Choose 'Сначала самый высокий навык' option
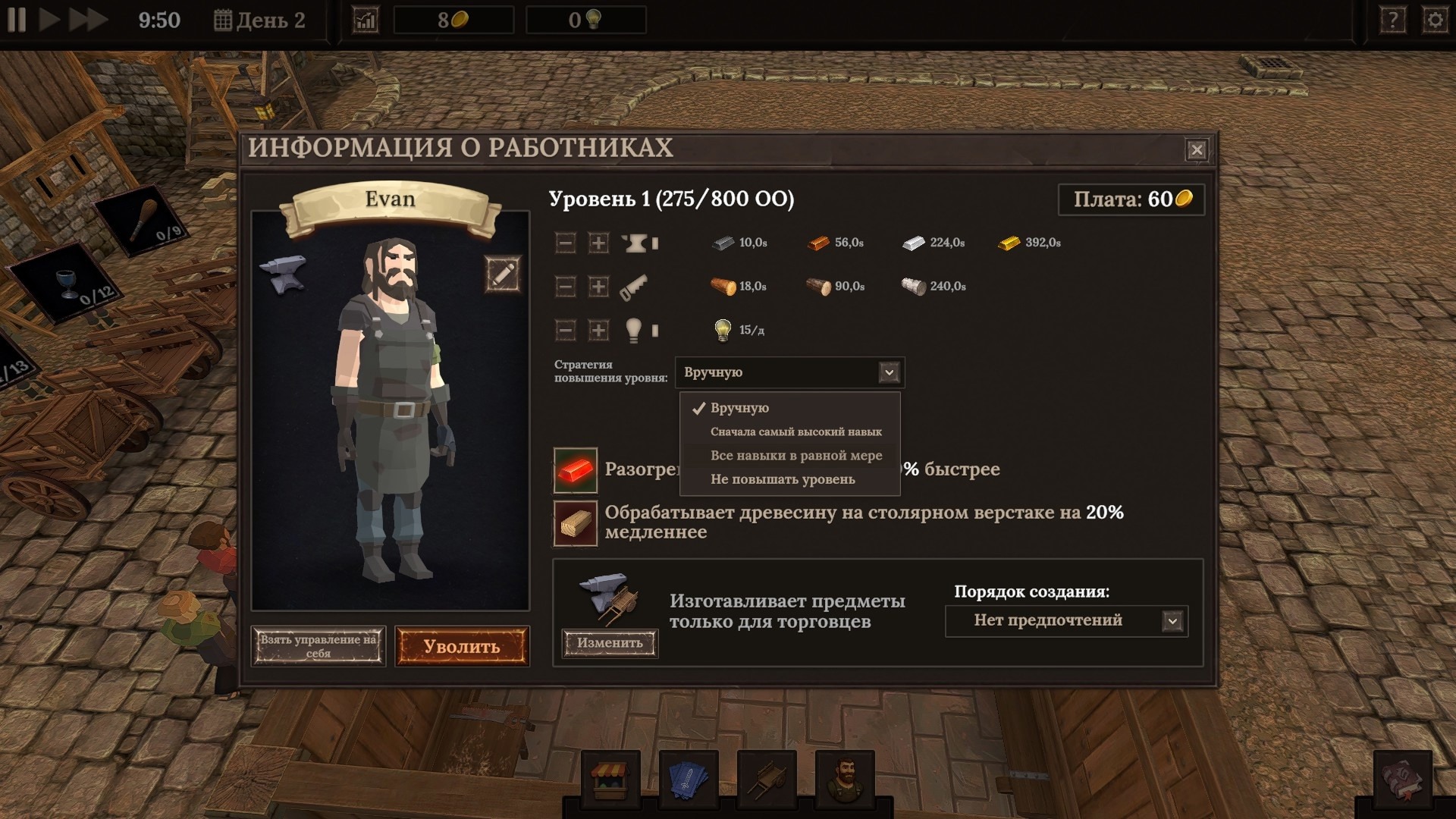Viewport: 1456px width, 819px height. coord(795,431)
